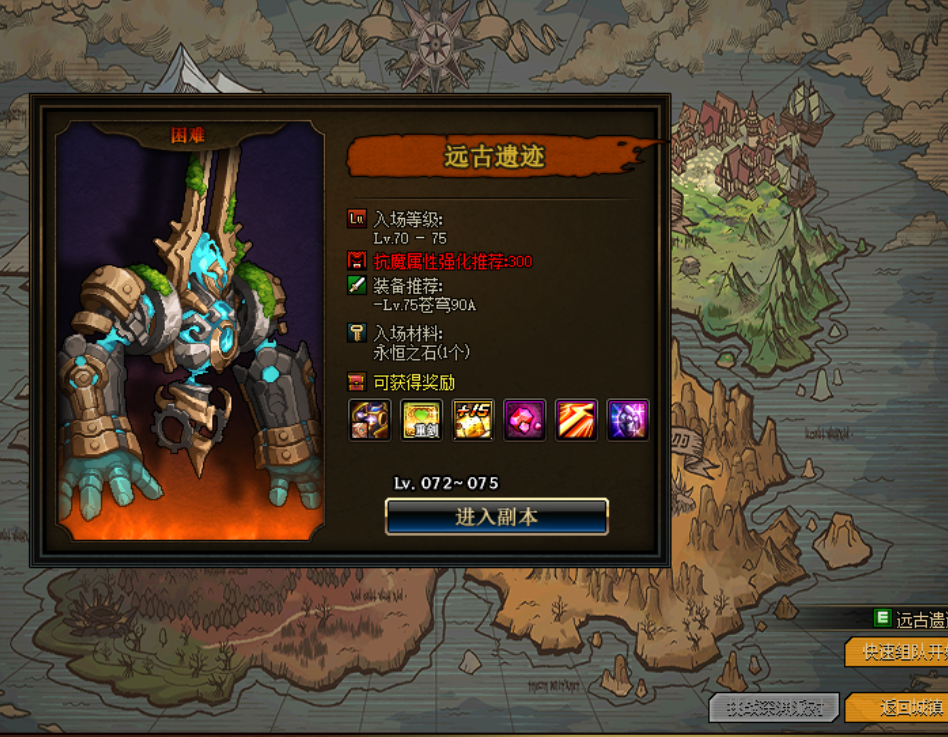Inspect the orange slash reward icon
948x737 pixels.
click(x=576, y=420)
